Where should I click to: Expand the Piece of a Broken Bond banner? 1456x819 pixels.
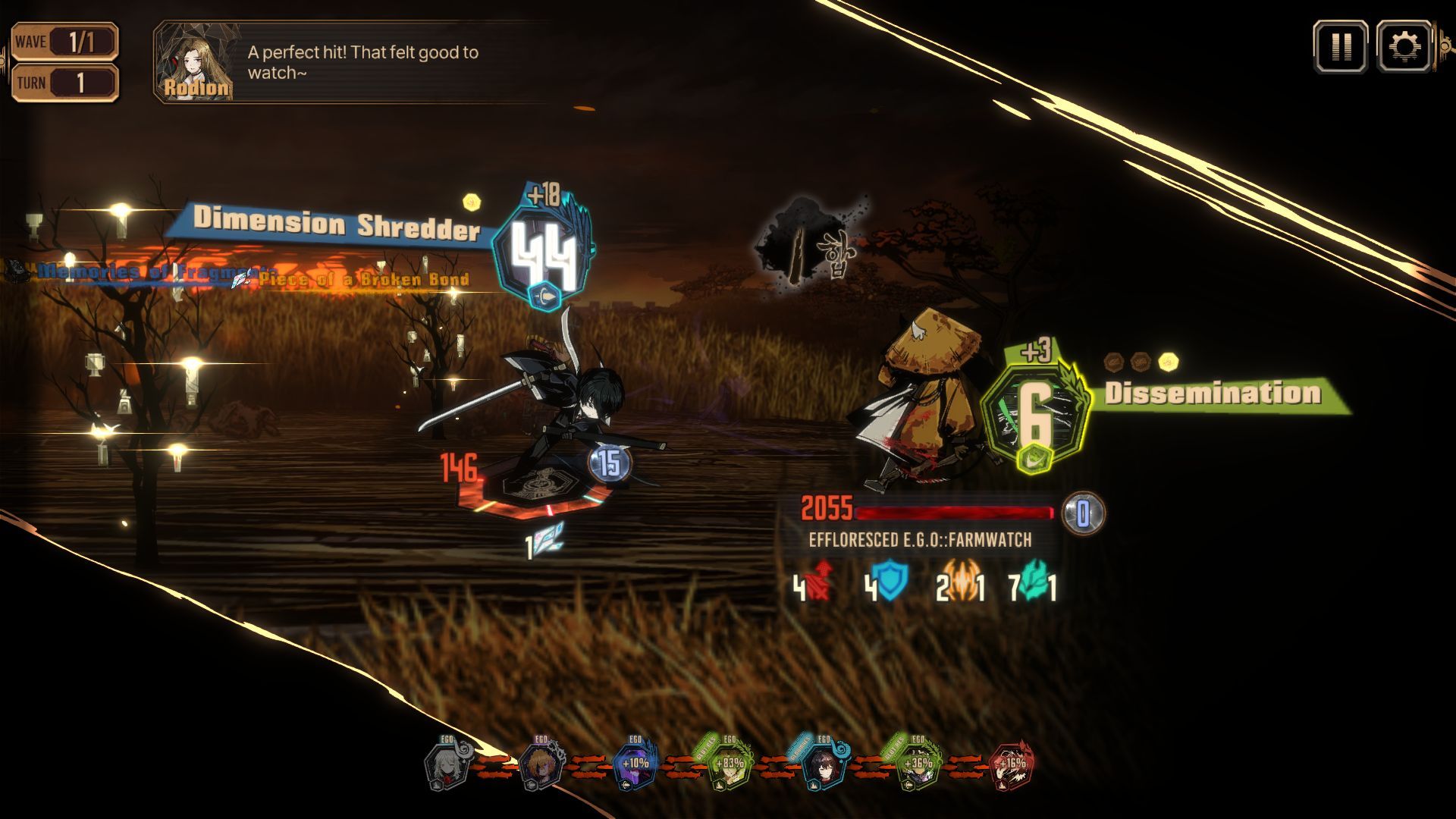pos(362,279)
